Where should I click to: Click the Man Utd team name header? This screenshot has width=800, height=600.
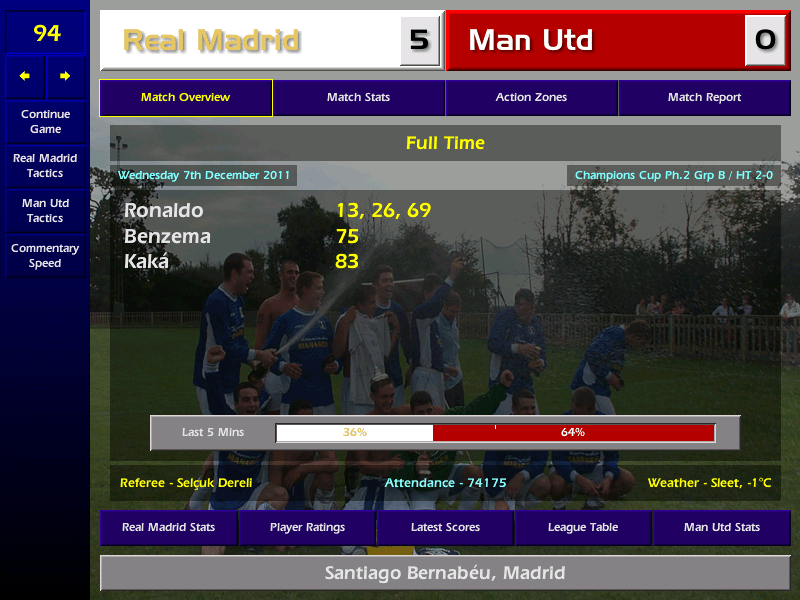tap(531, 40)
